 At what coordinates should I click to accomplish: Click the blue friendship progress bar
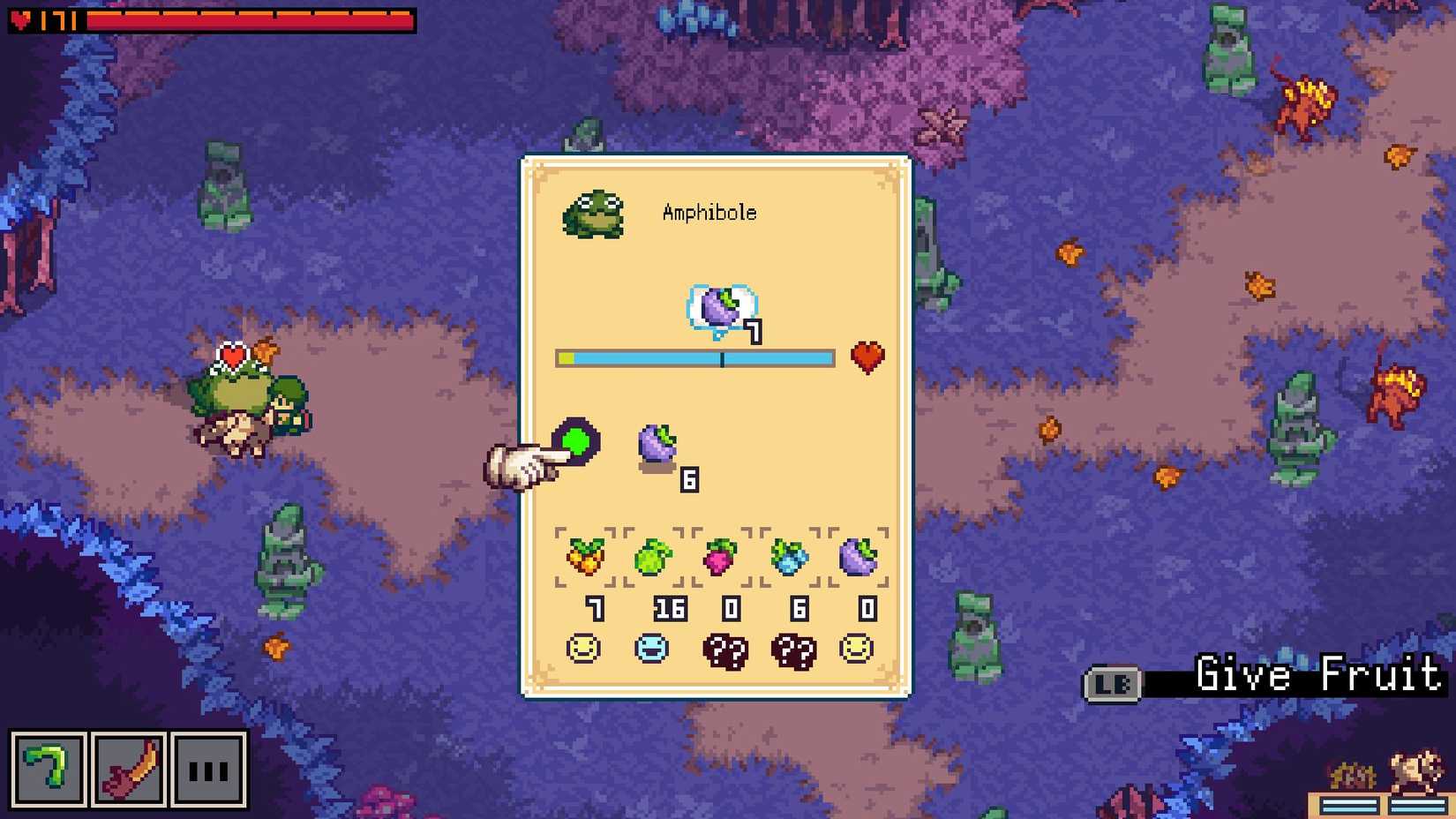click(x=695, y=358)
